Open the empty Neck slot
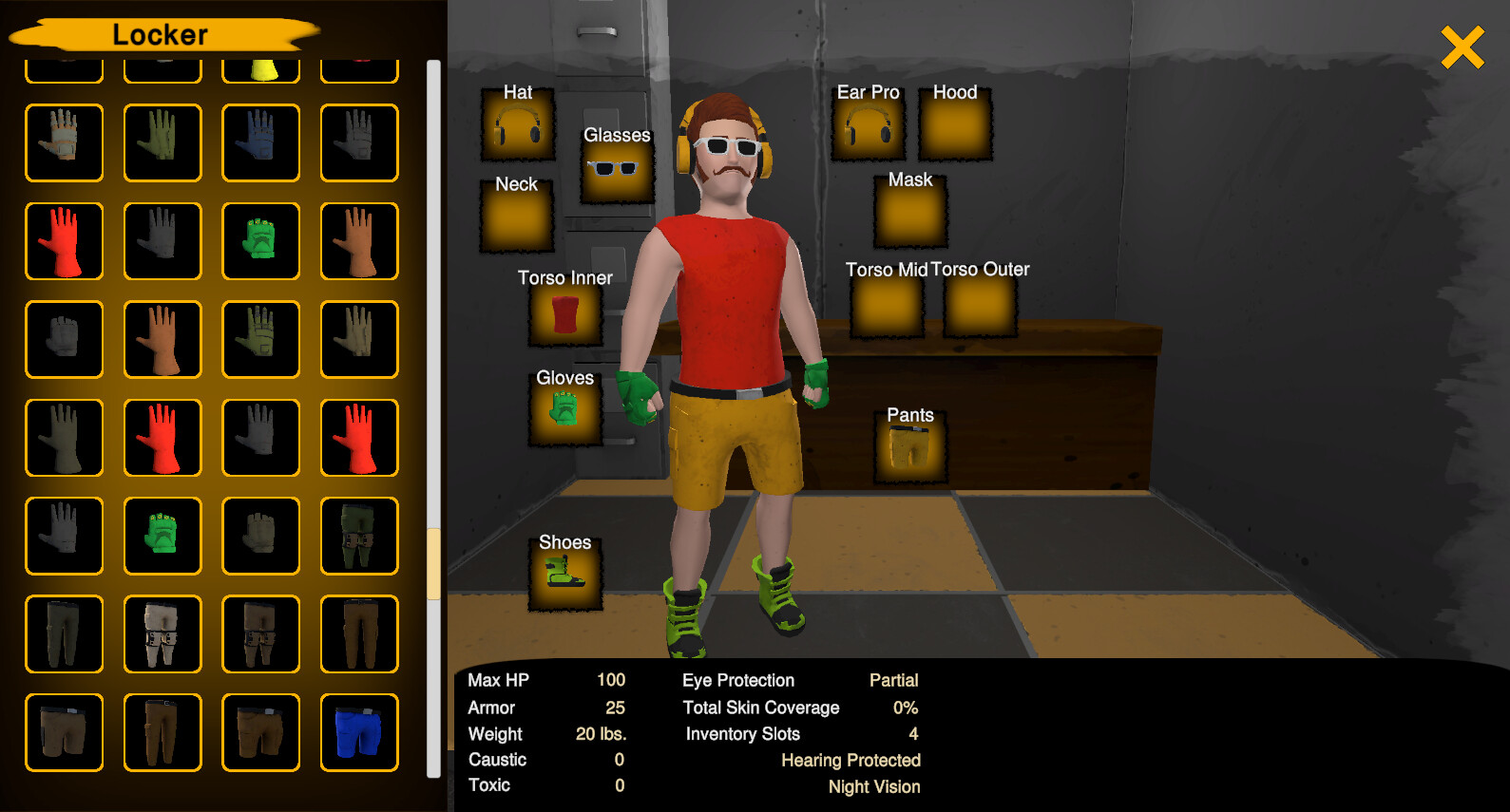This screenshot has width=1510, height=812. tap(516, 220)
